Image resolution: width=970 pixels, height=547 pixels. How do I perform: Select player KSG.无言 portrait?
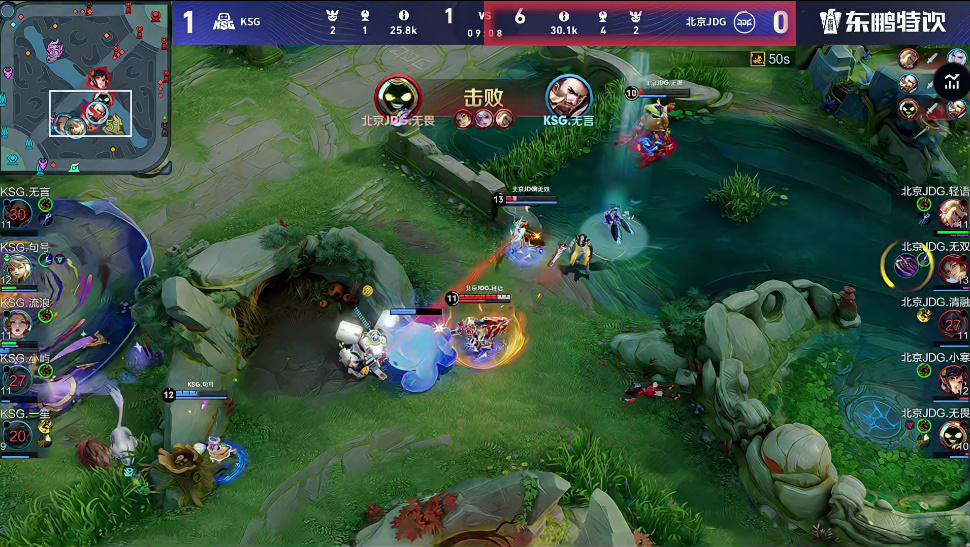[17, 213]
